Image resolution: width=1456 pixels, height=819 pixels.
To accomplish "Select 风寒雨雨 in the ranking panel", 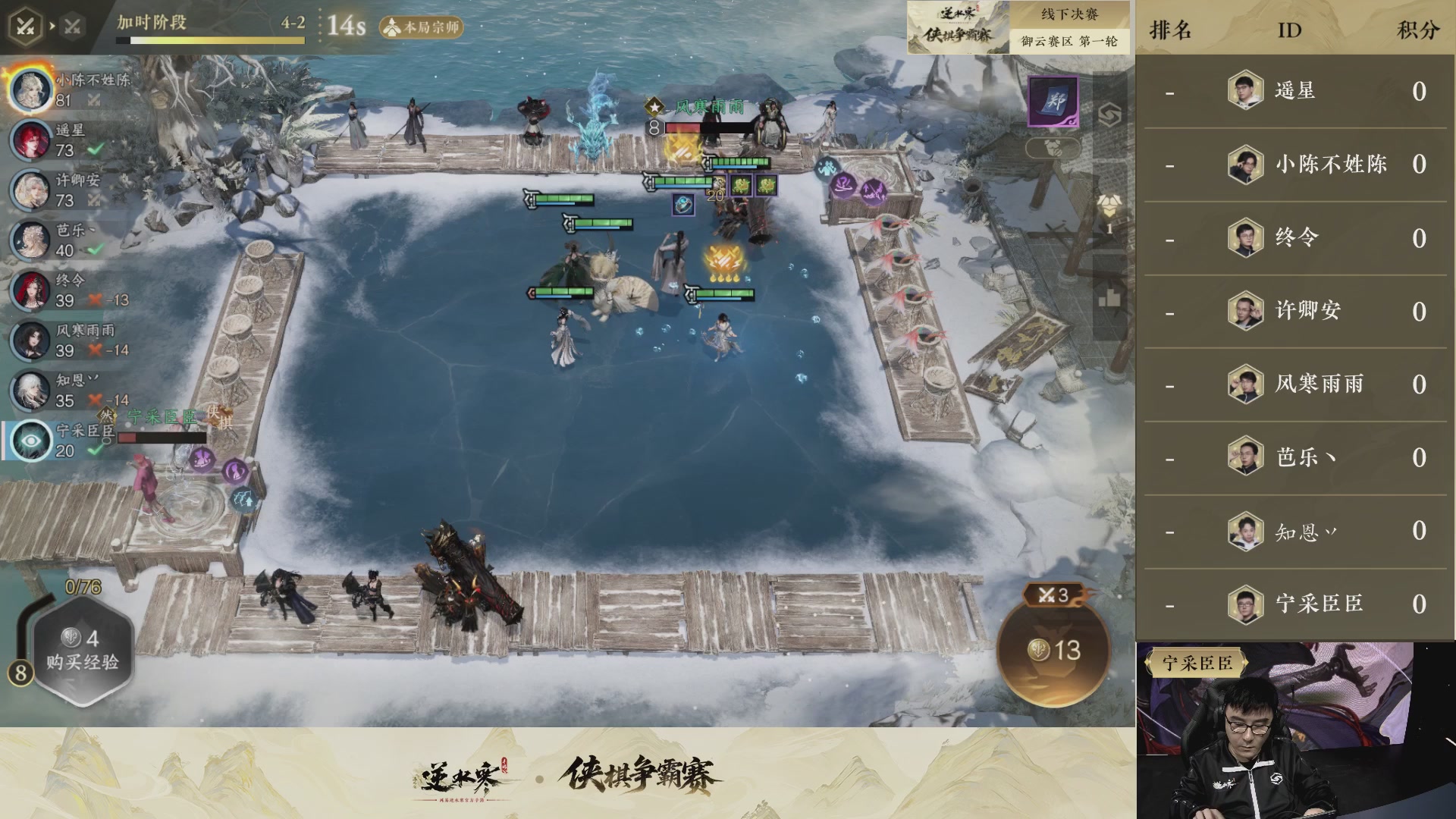I will click(x=1319, y=384).
